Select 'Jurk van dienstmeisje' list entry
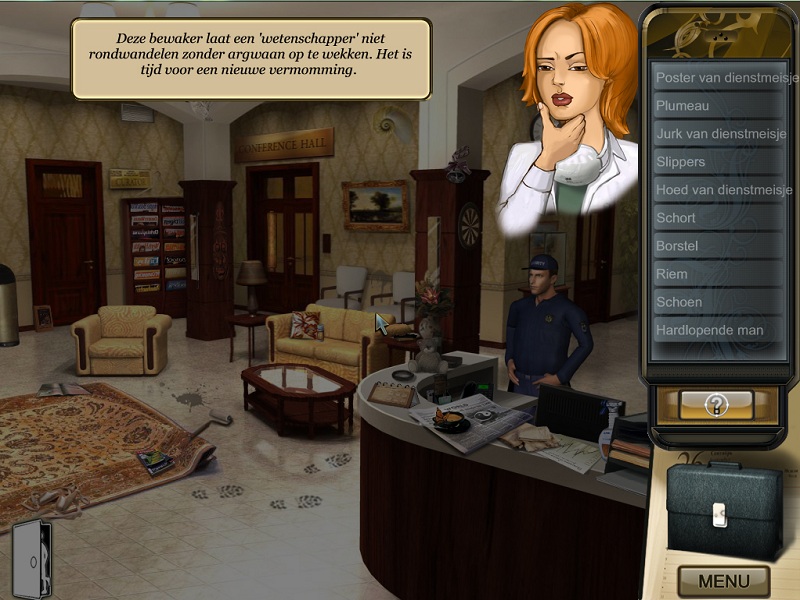This screenshot has width=800, height=600. [717, 133]
